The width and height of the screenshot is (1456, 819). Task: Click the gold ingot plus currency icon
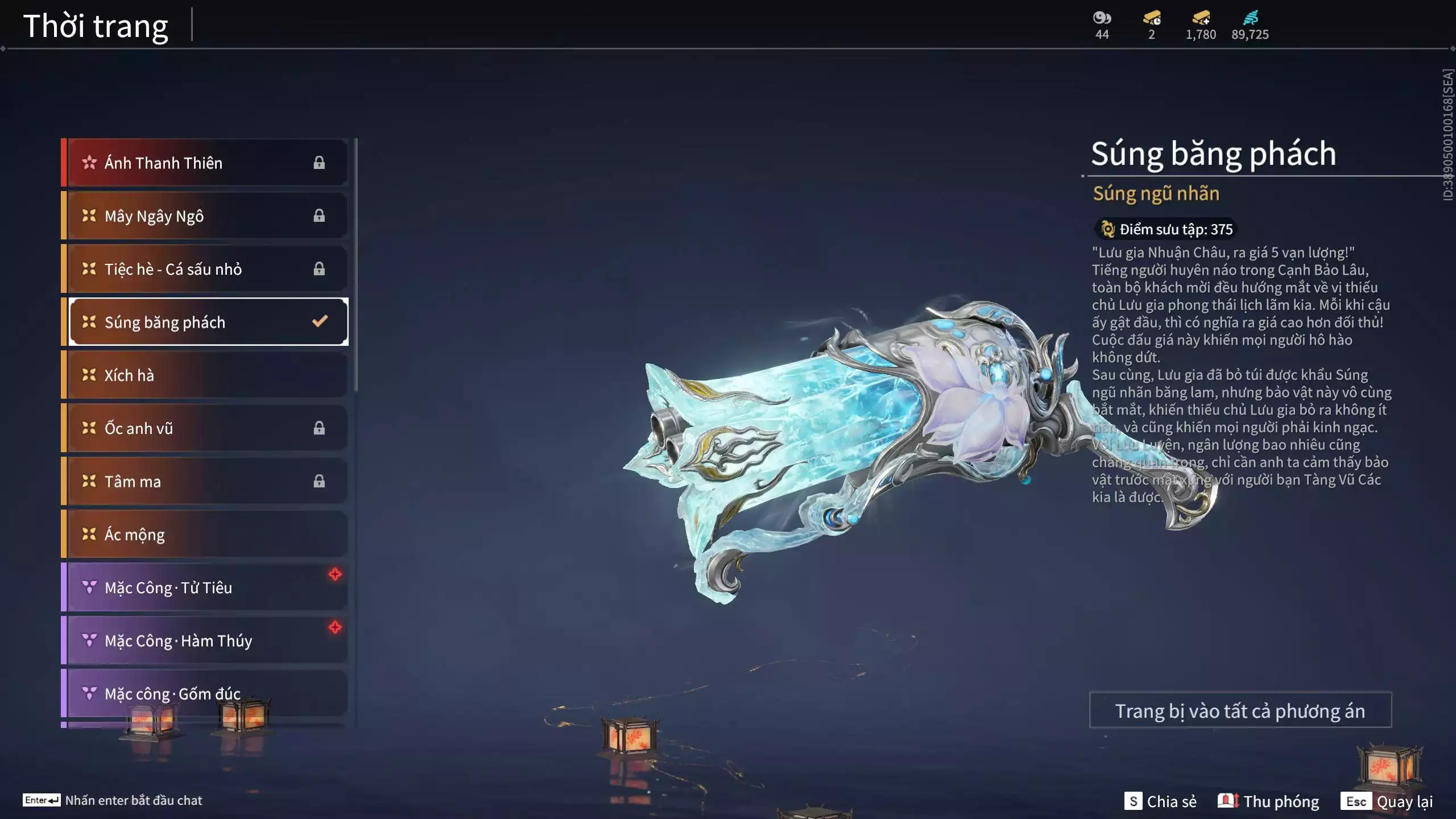1201,18
